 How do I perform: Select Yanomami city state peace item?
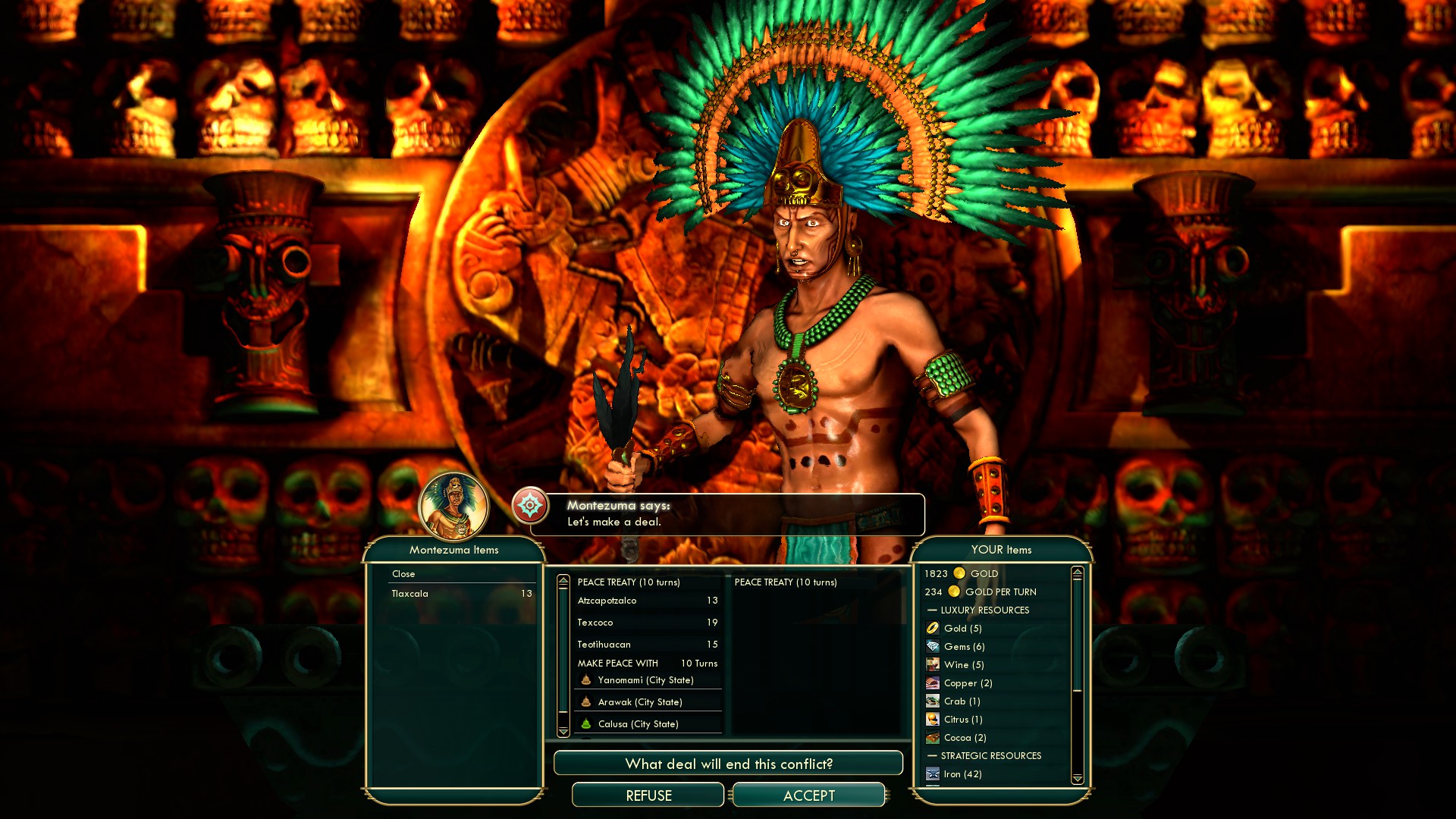coord(645,680)
